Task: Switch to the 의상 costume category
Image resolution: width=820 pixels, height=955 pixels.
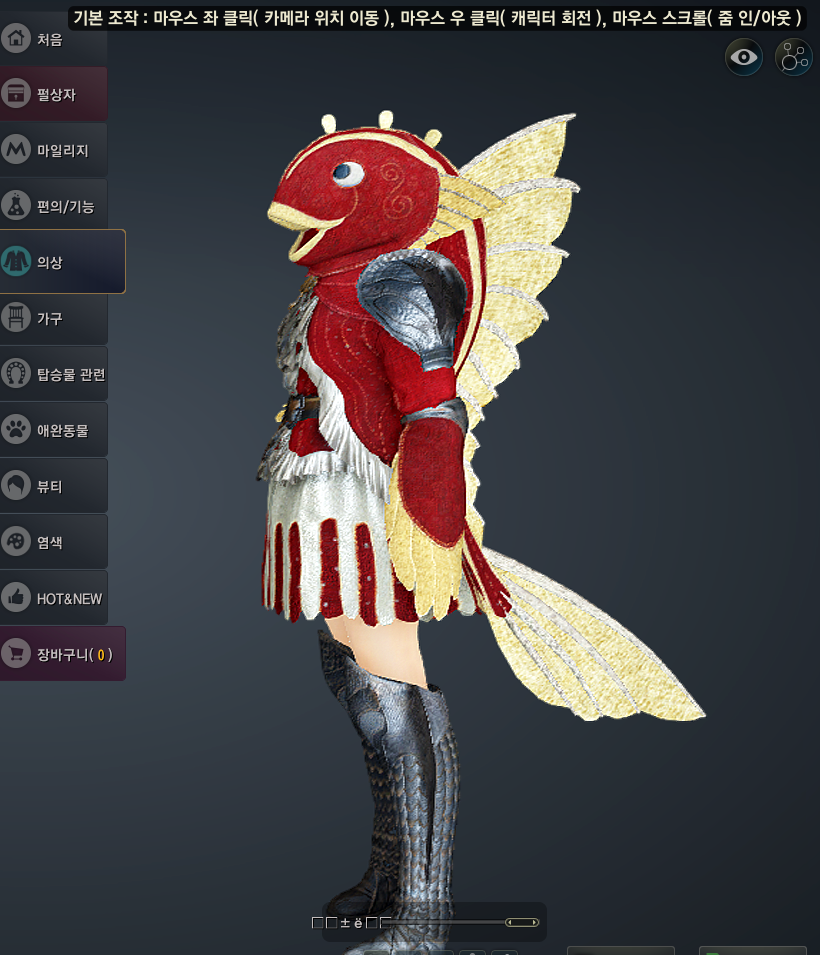Action: (x=62, y=262)
